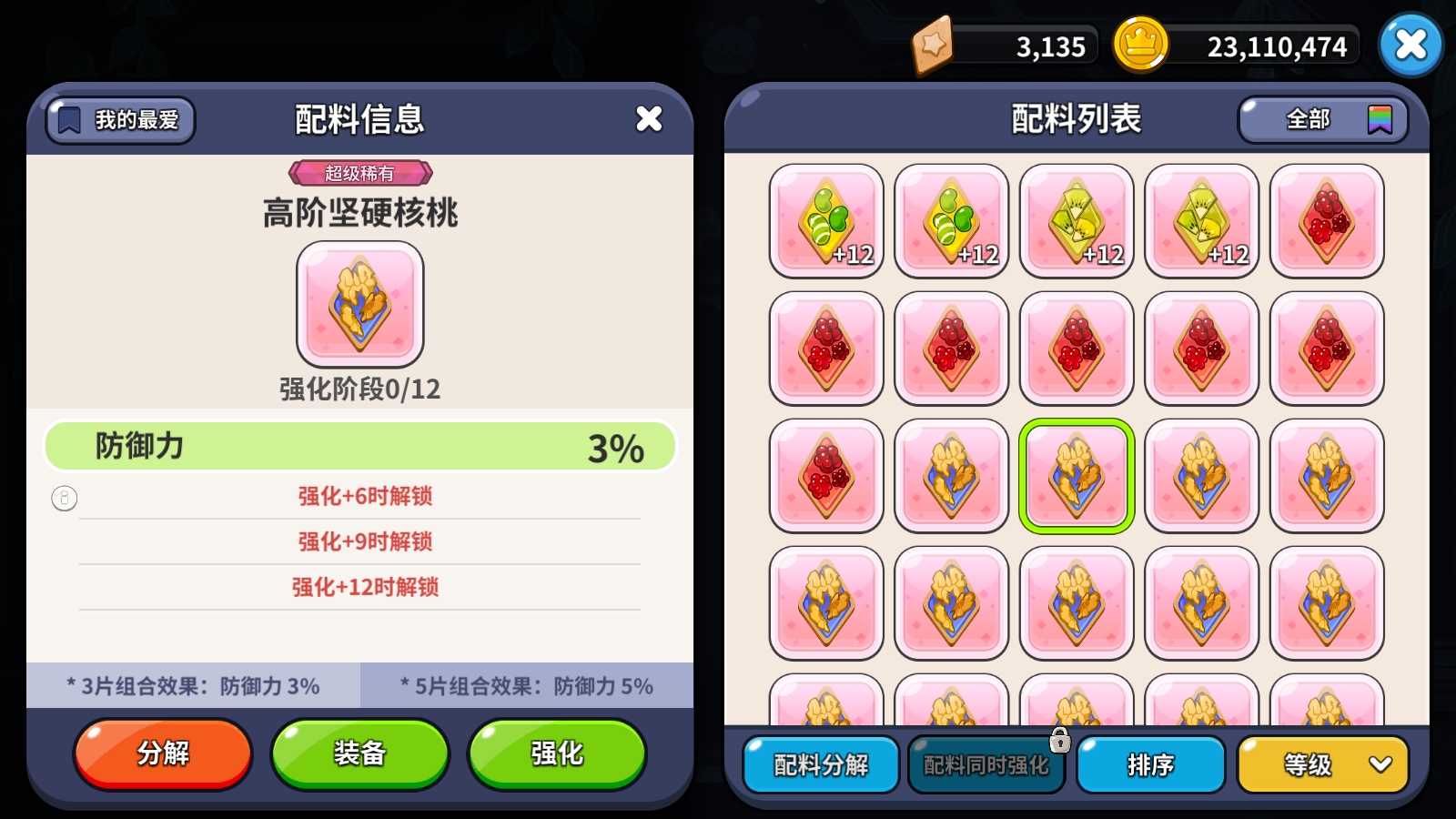1456x819 pixels.
Task: Click the bookmark icon on 我的最爱 button
Action: point(70,119)
